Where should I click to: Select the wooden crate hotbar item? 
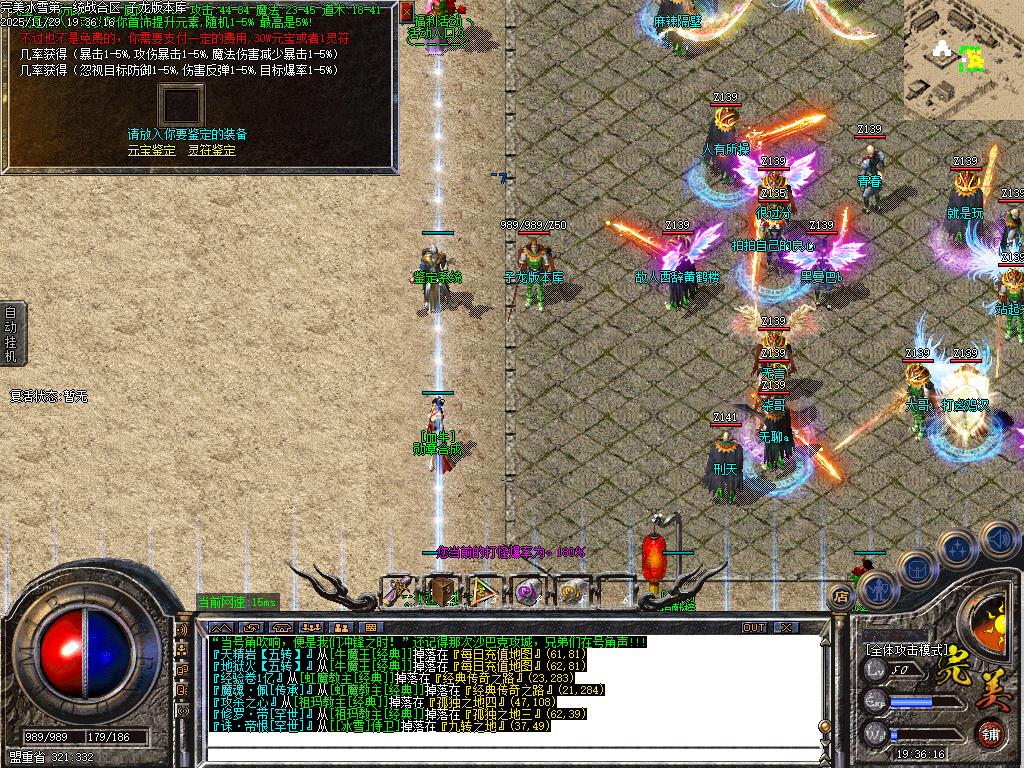(442, 591)
